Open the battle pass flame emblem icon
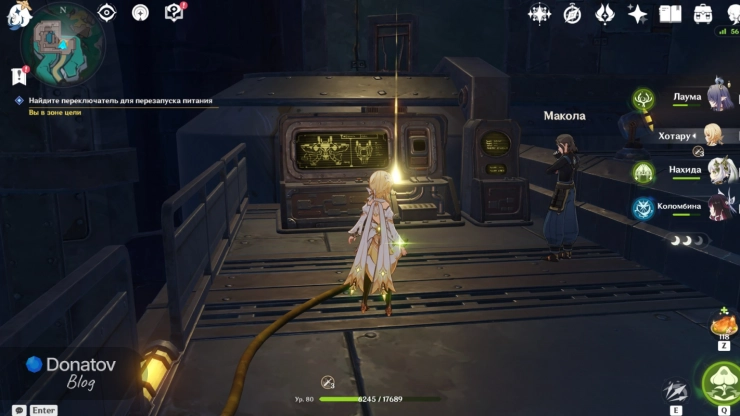Screen dimensions: 740x416 click(x=605, y=13)
